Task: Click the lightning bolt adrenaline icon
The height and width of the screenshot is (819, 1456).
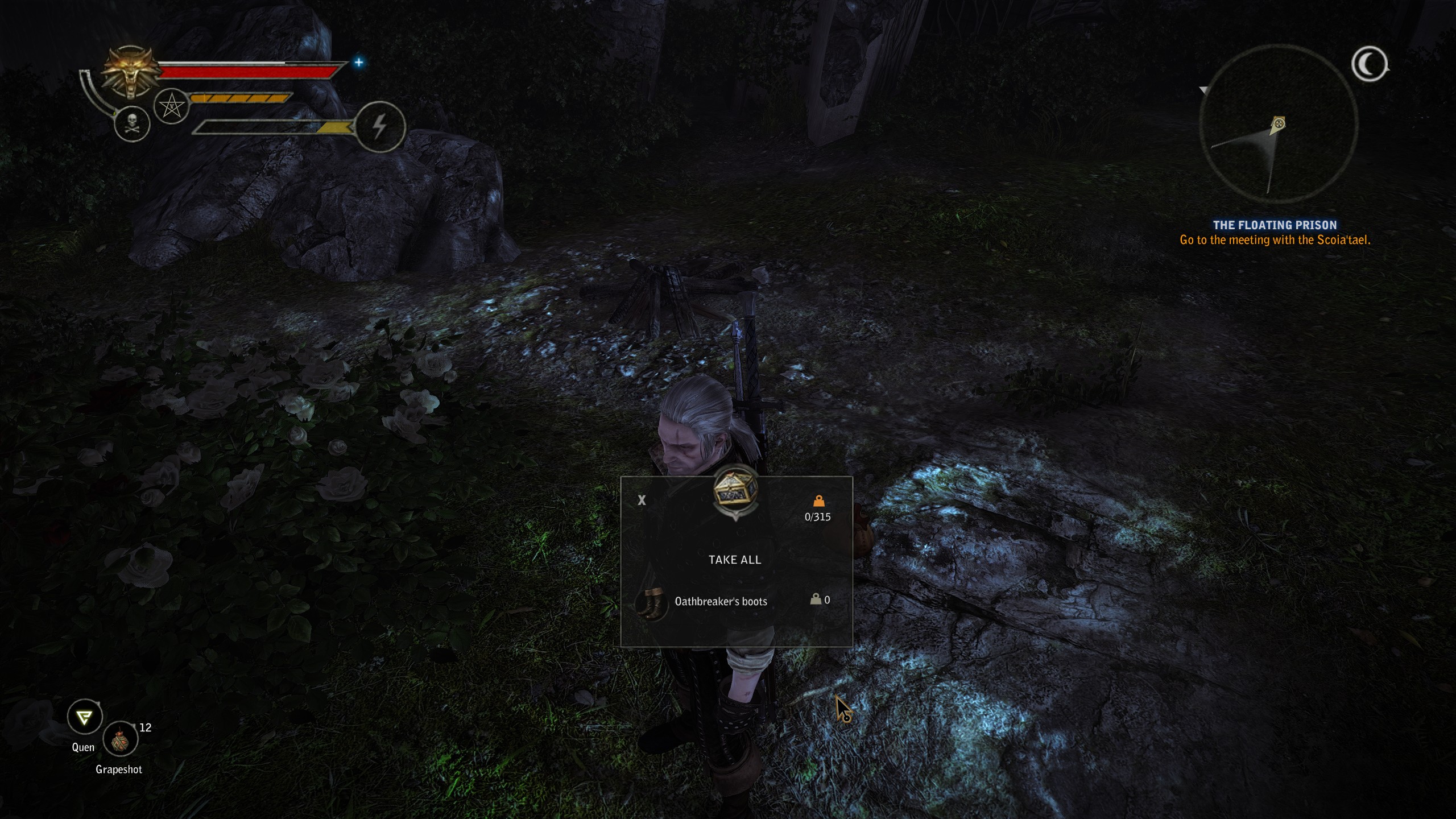Action: 380,126
